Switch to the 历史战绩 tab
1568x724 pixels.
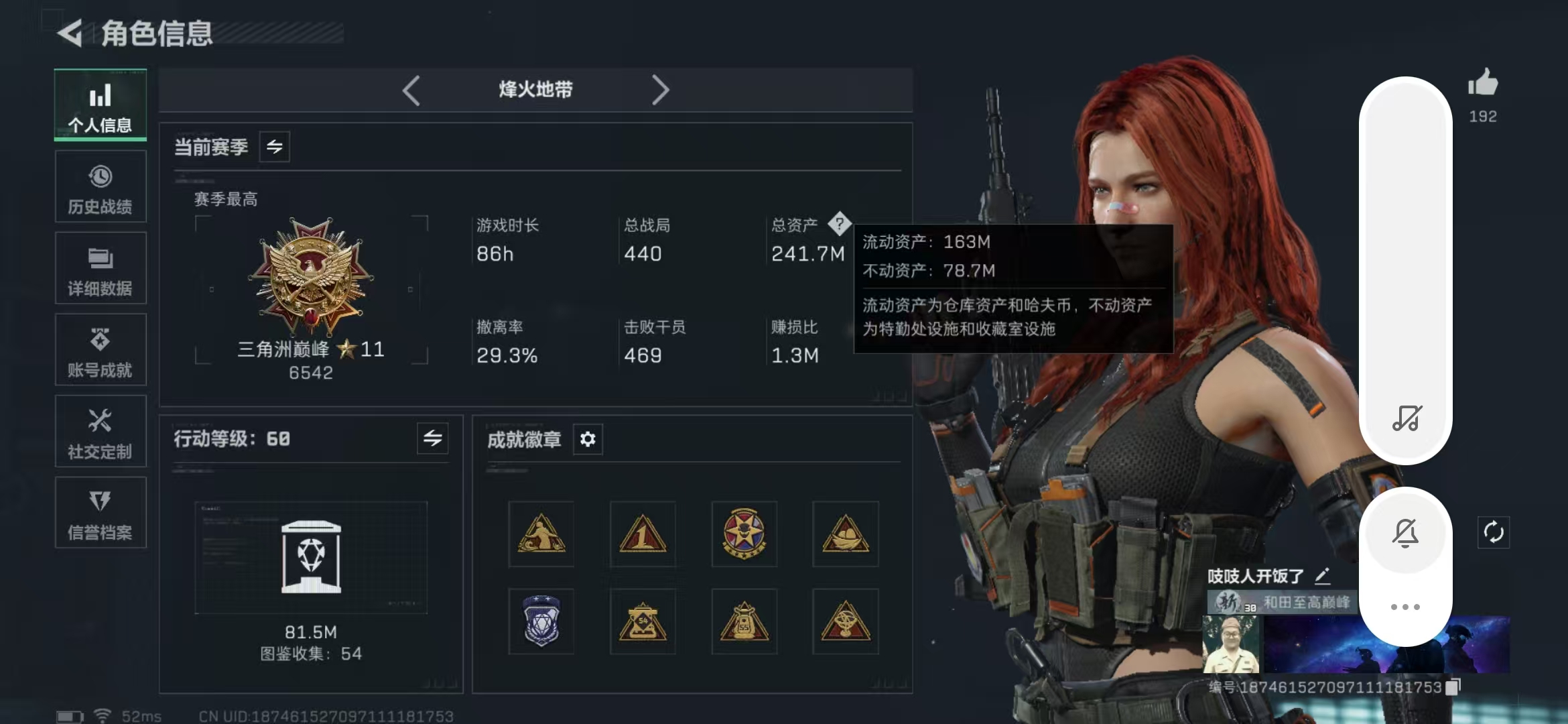point(100,186)
